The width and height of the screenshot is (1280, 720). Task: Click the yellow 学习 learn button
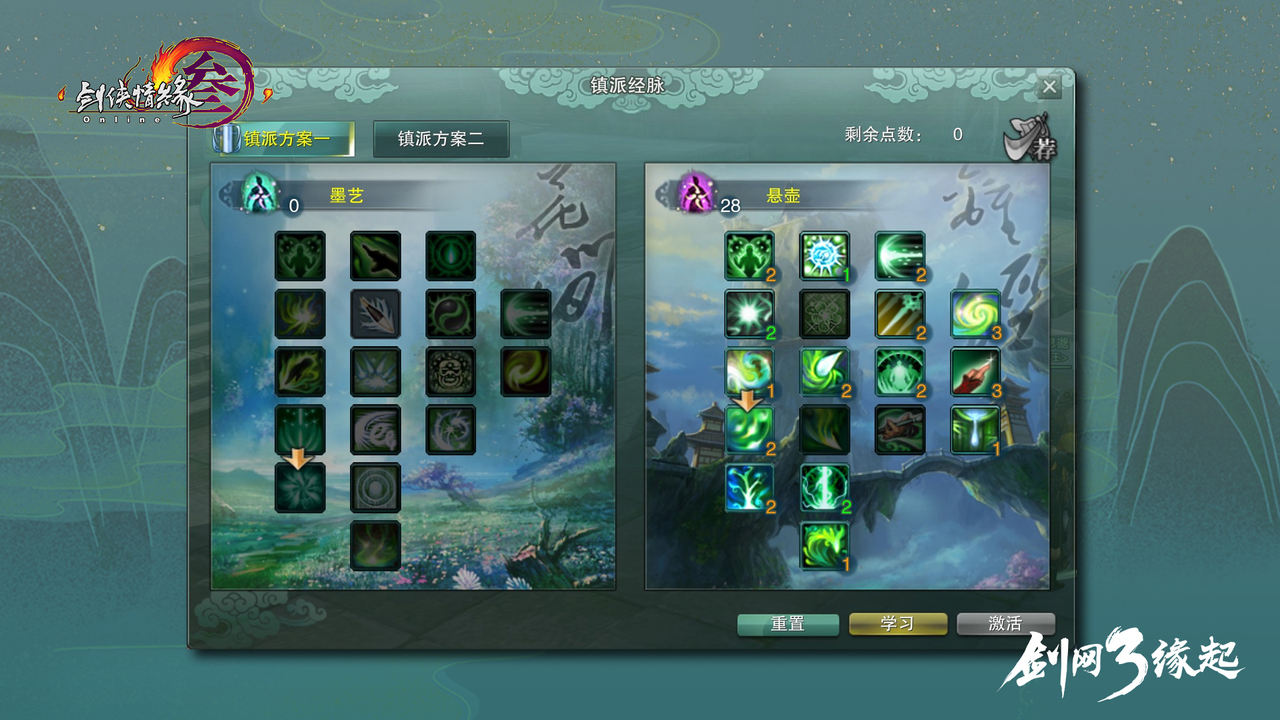click(x=897, y=623)
